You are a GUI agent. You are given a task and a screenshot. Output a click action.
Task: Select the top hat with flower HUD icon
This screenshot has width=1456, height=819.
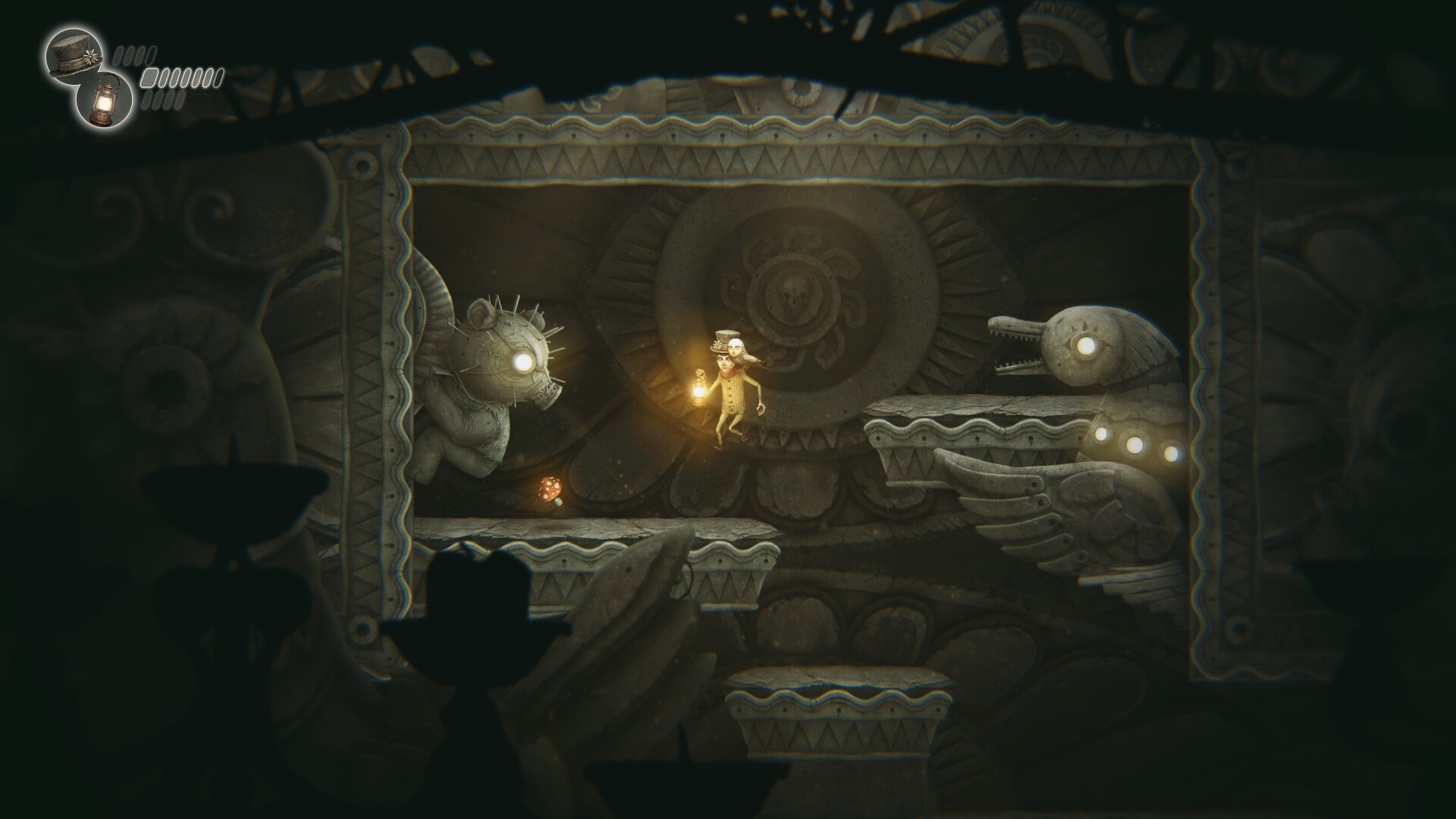click(x=74, y=57)
